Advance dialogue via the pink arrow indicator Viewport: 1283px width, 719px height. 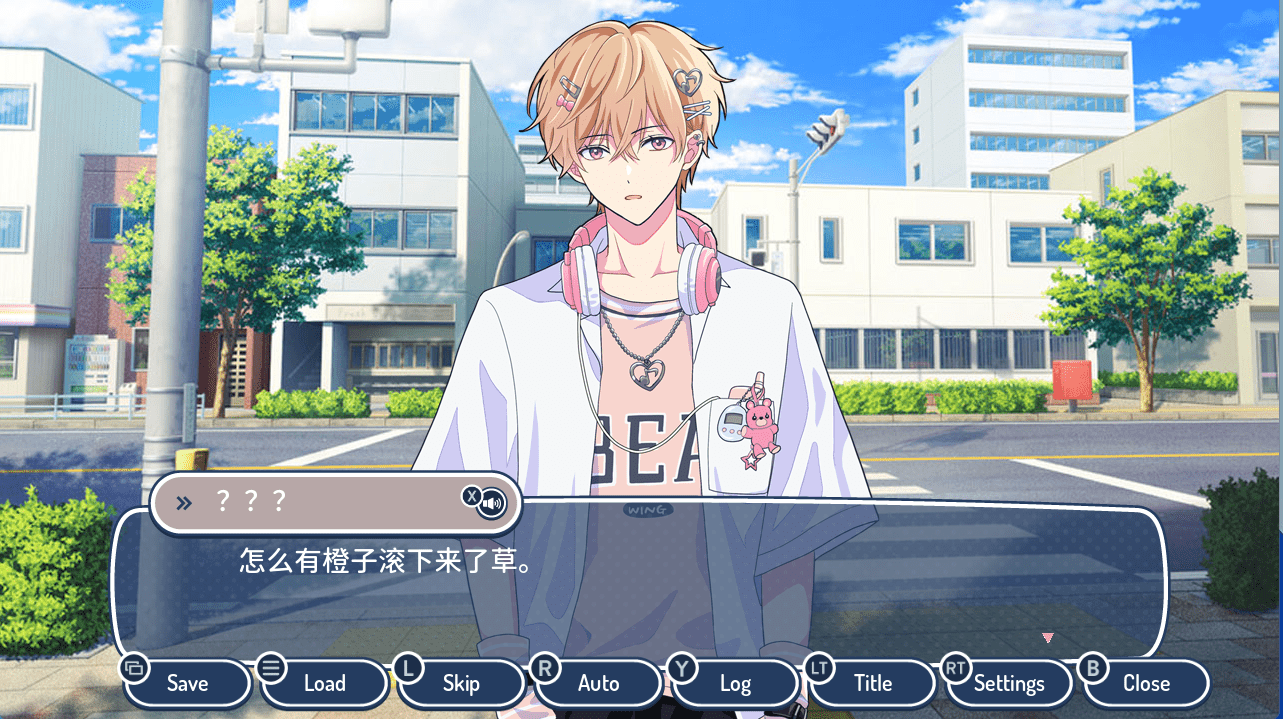point(1047,637)
